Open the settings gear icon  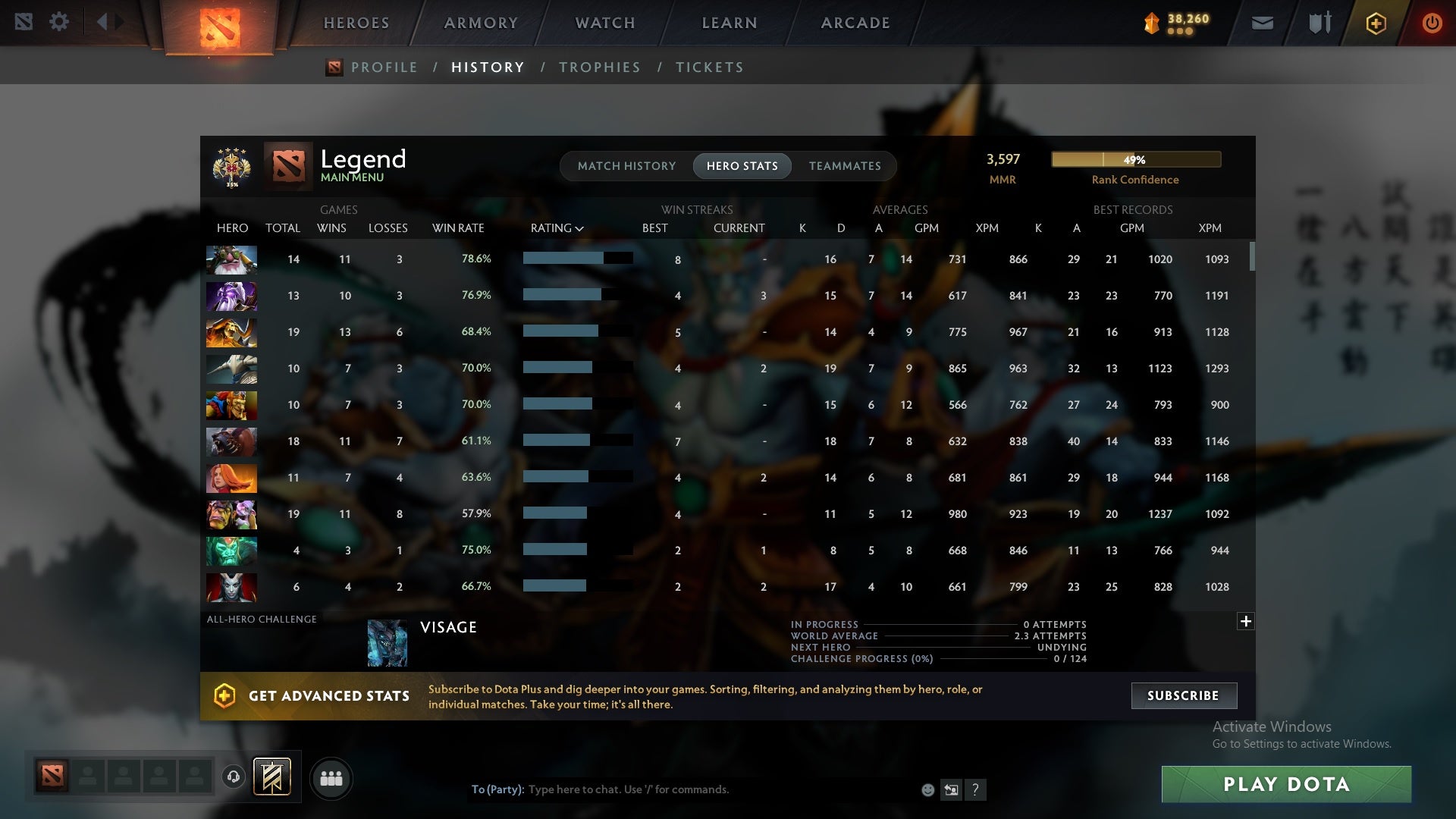tap(59, 22)
